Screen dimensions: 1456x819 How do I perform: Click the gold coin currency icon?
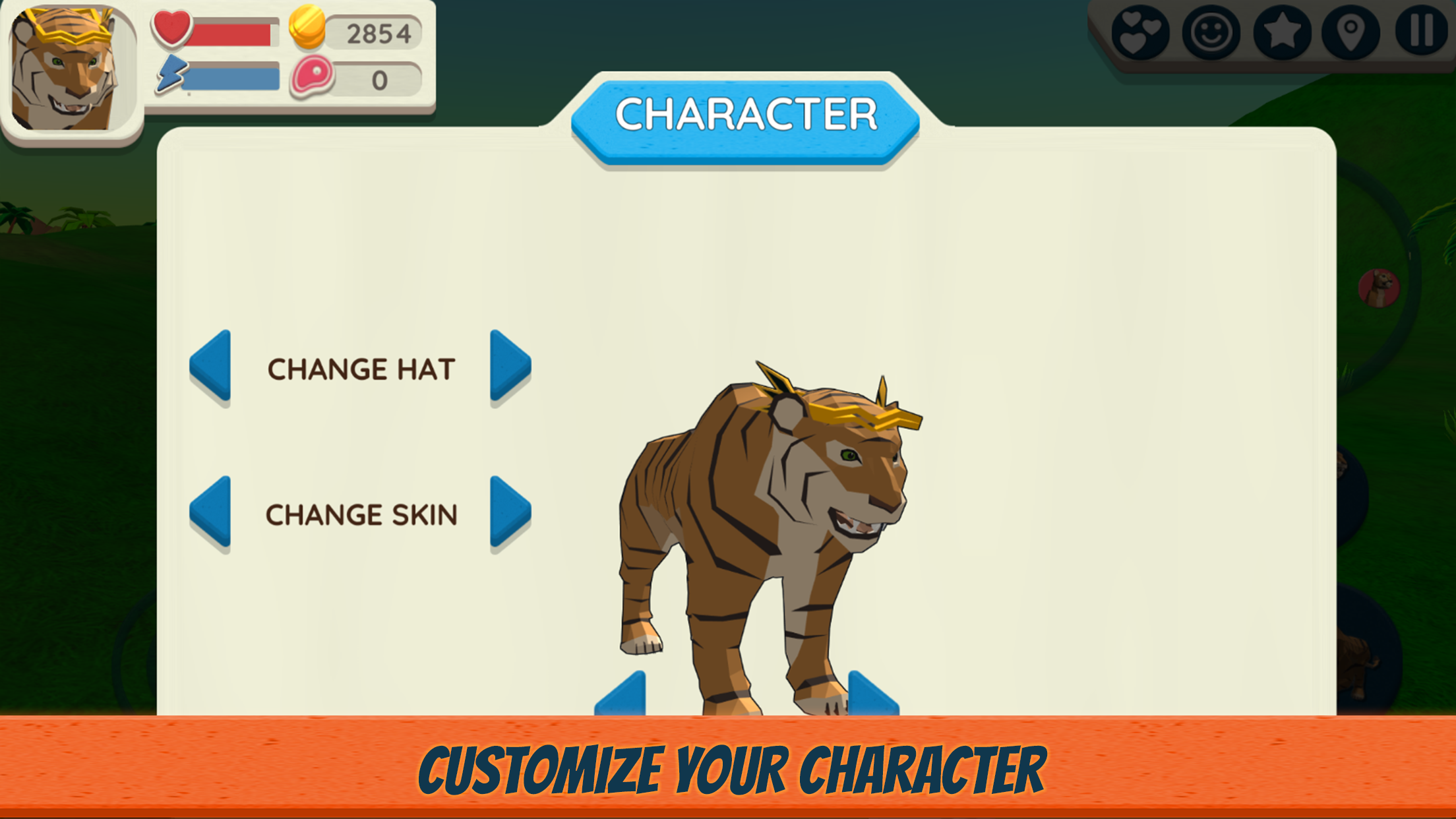[x=308, y=28]
